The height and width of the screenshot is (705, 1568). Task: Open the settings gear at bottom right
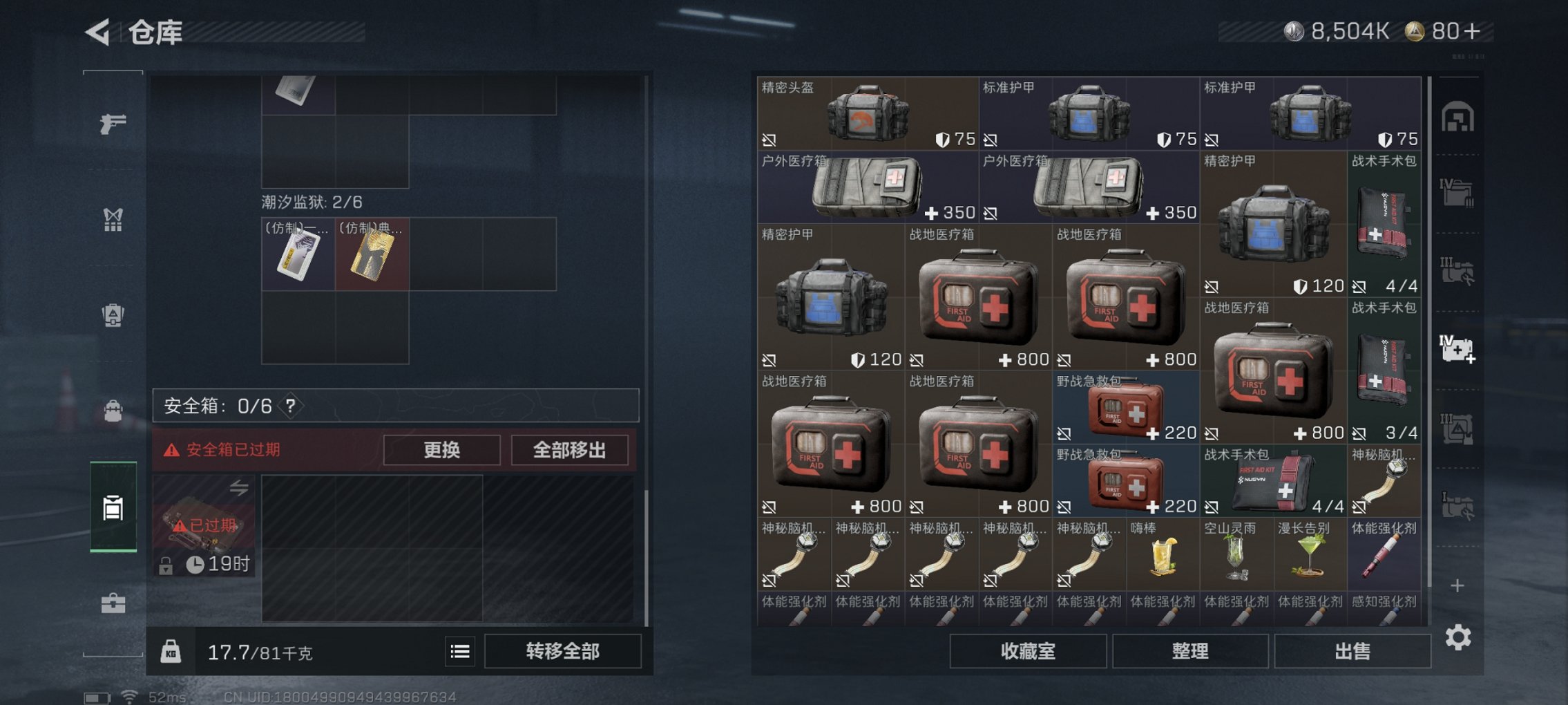[x=1460, y=636]
